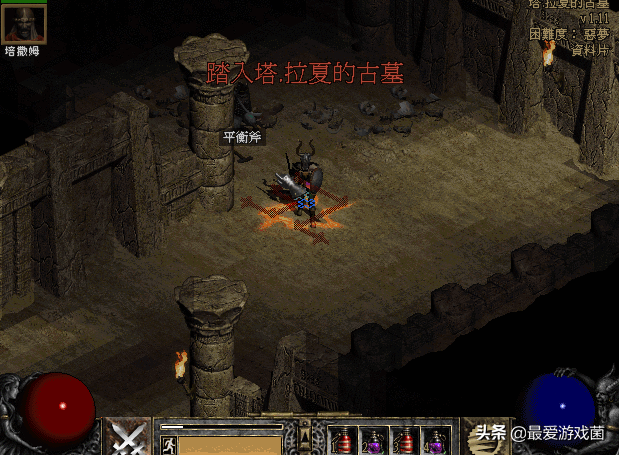Pick up the 平衡斧 item label
619x455 pixels.
pyautogui.click(x=240, y=136)
